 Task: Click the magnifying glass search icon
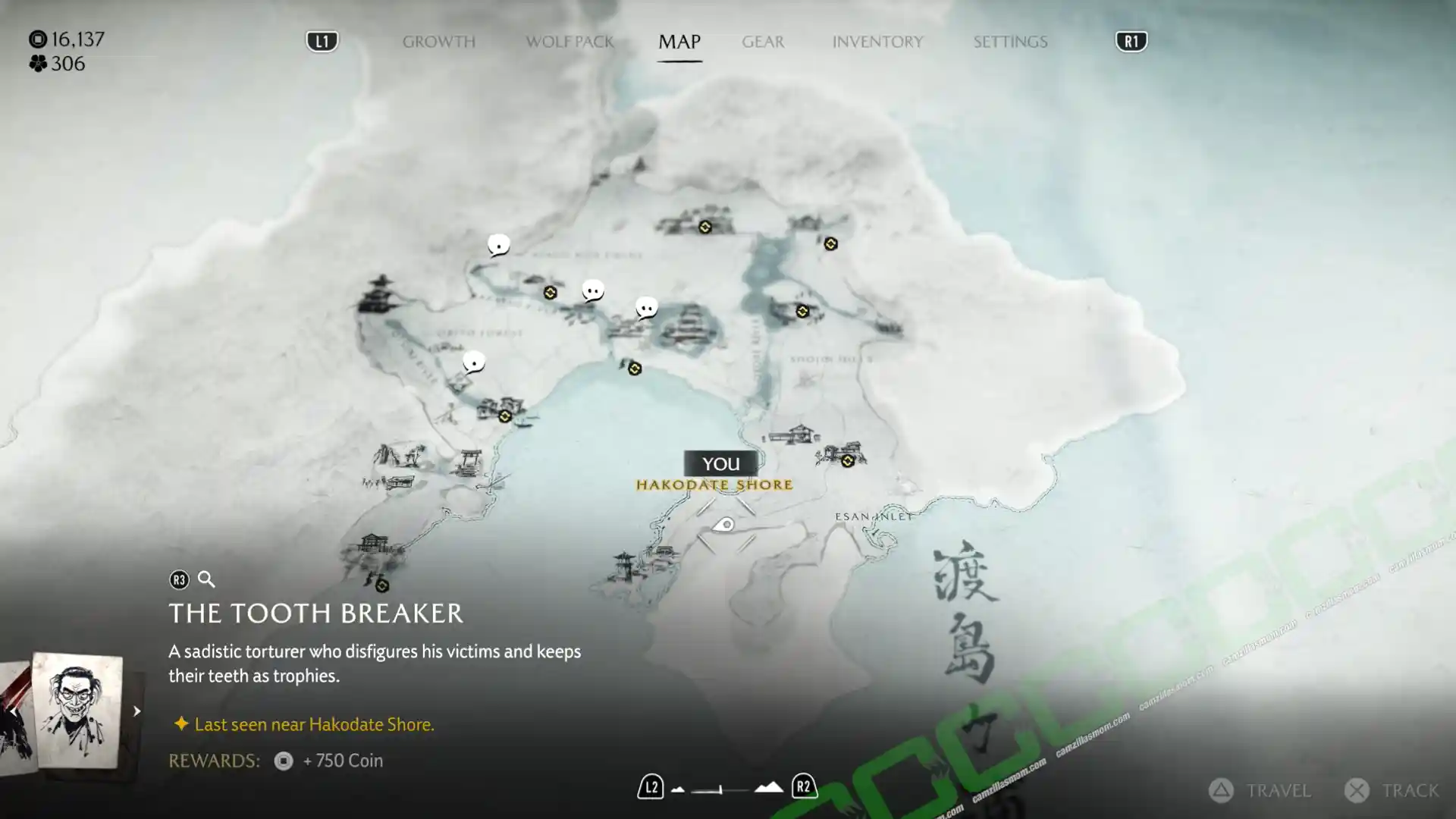206,580
